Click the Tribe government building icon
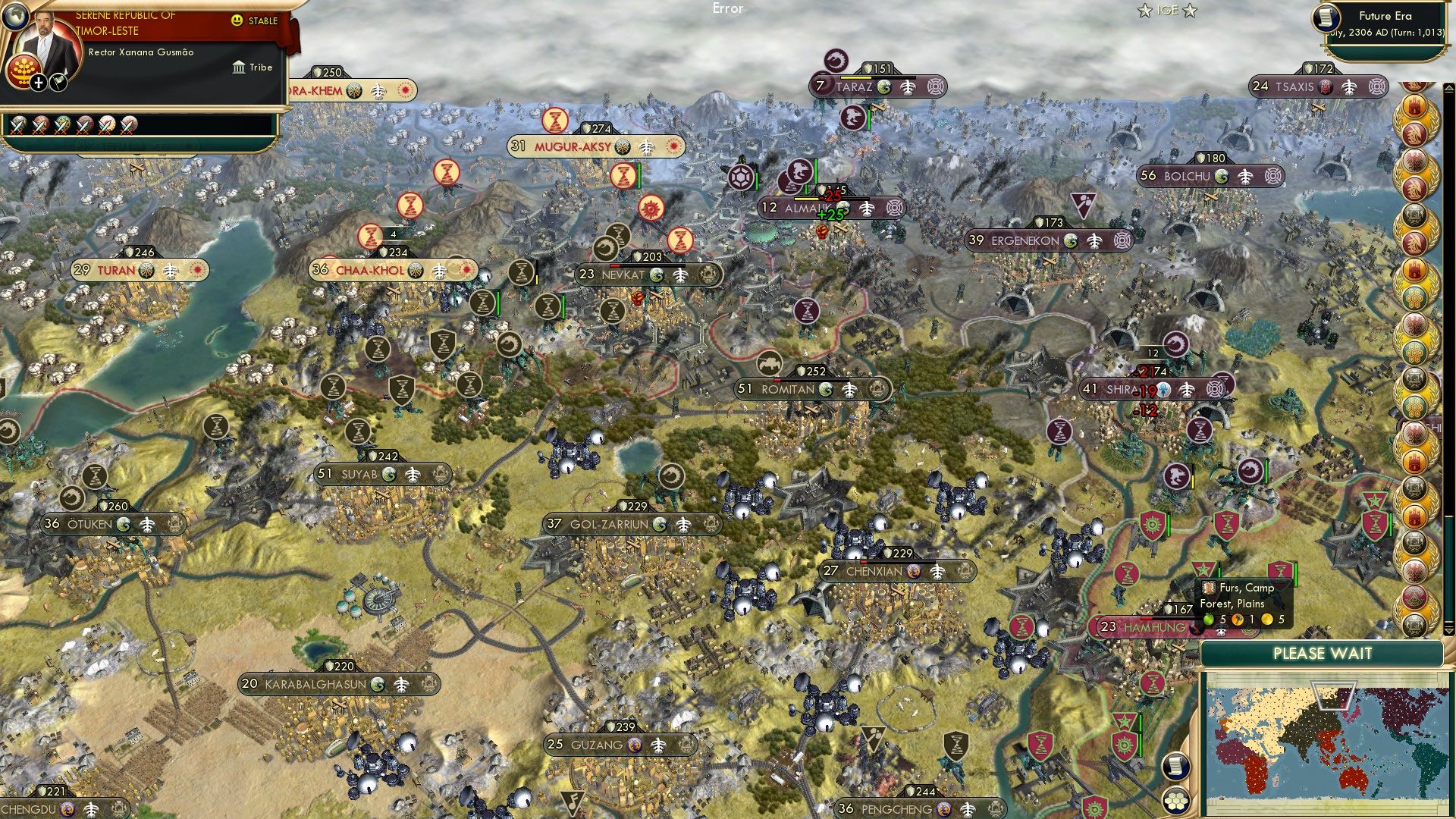Screen dimensions: 1456x819 pyautogui.click(x=240, y=68)
